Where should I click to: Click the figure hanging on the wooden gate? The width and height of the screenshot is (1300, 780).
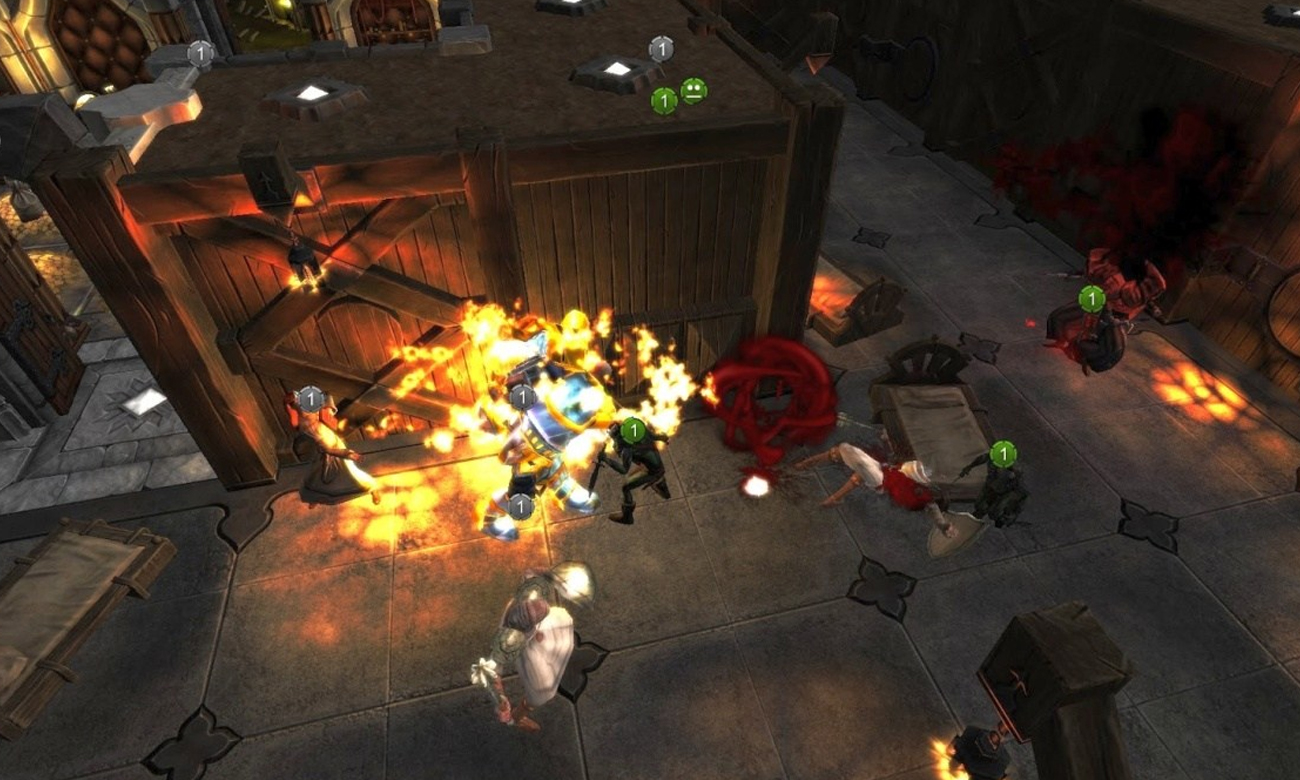pos(305,255)
